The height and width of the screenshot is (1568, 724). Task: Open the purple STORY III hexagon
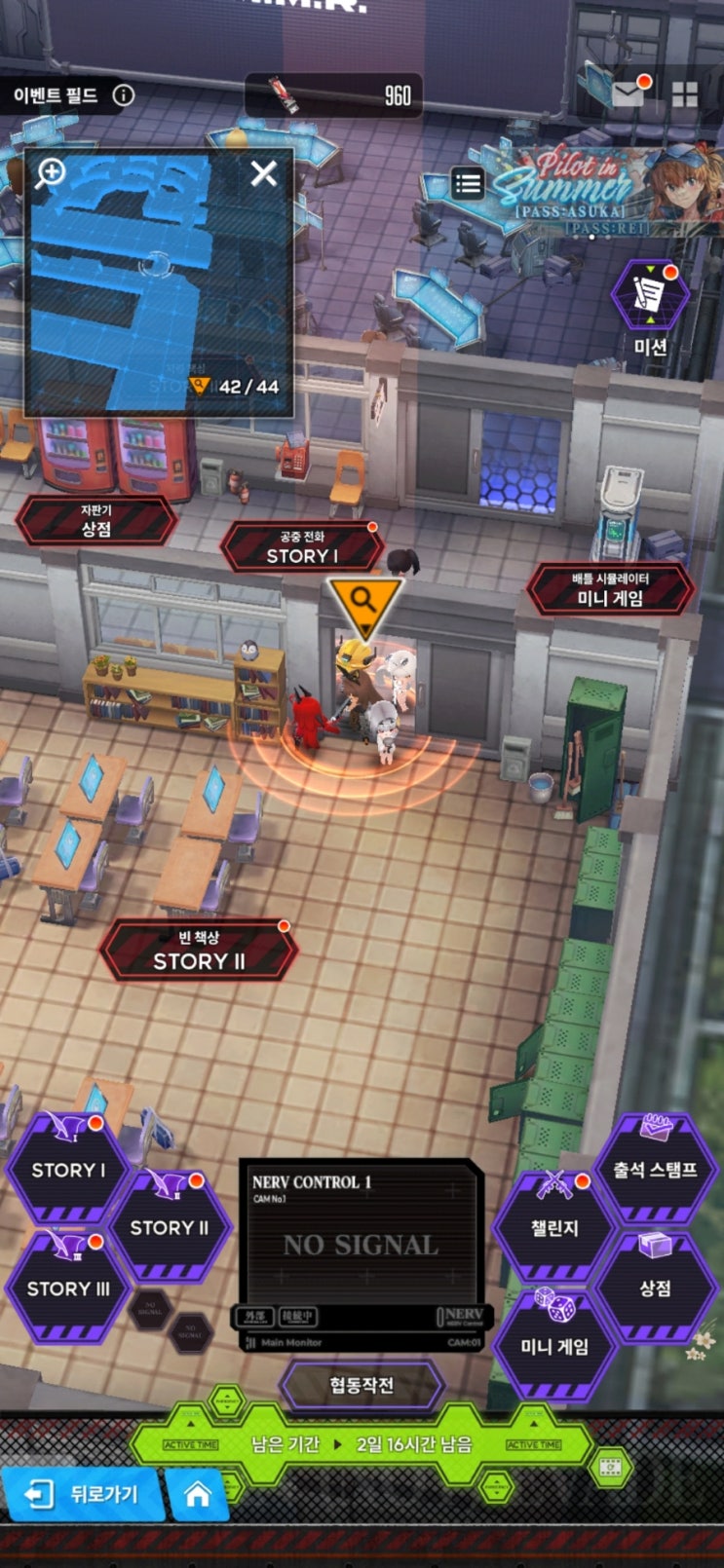[68, 1288]
